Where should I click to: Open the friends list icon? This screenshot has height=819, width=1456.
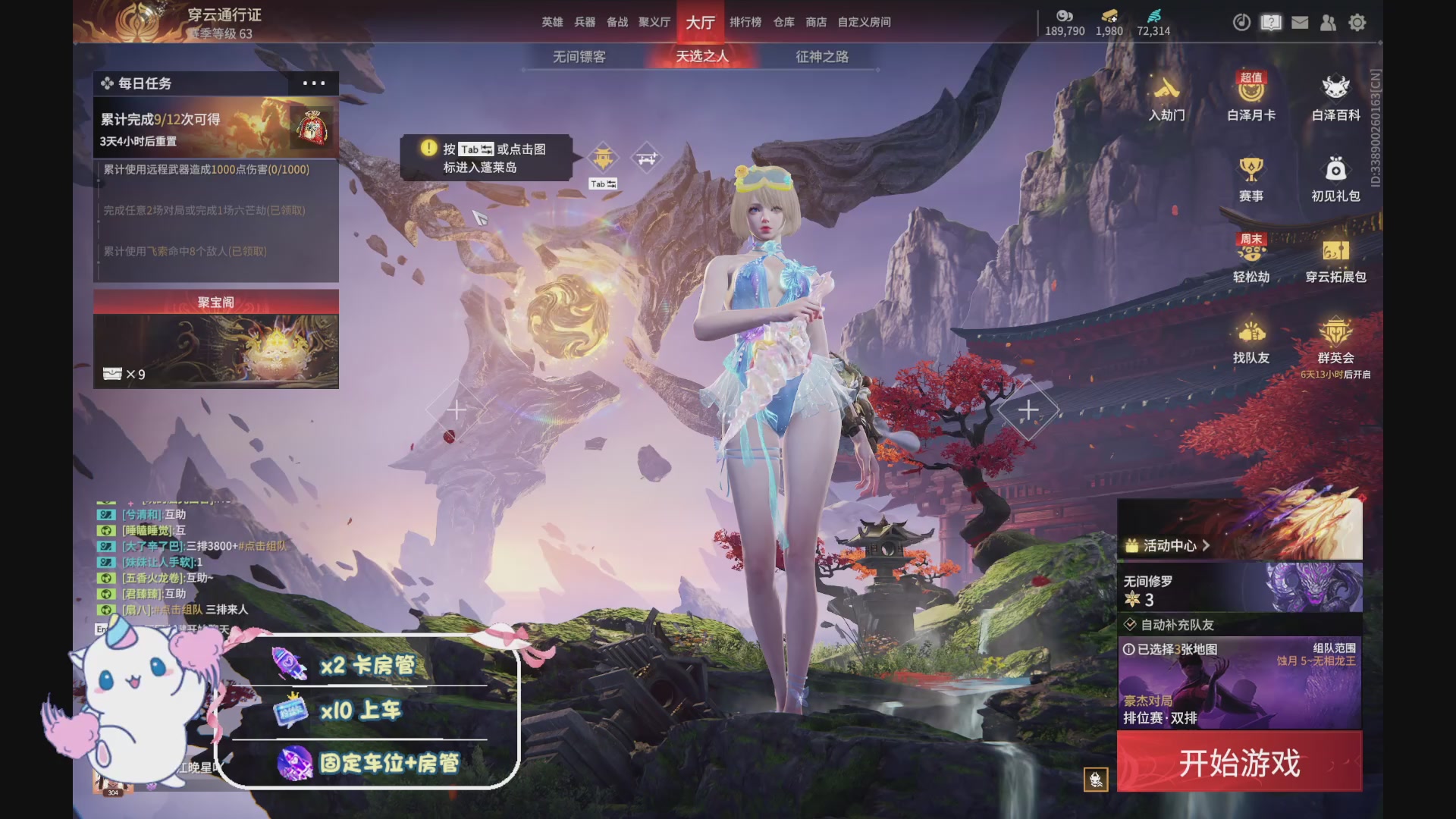1328,24
